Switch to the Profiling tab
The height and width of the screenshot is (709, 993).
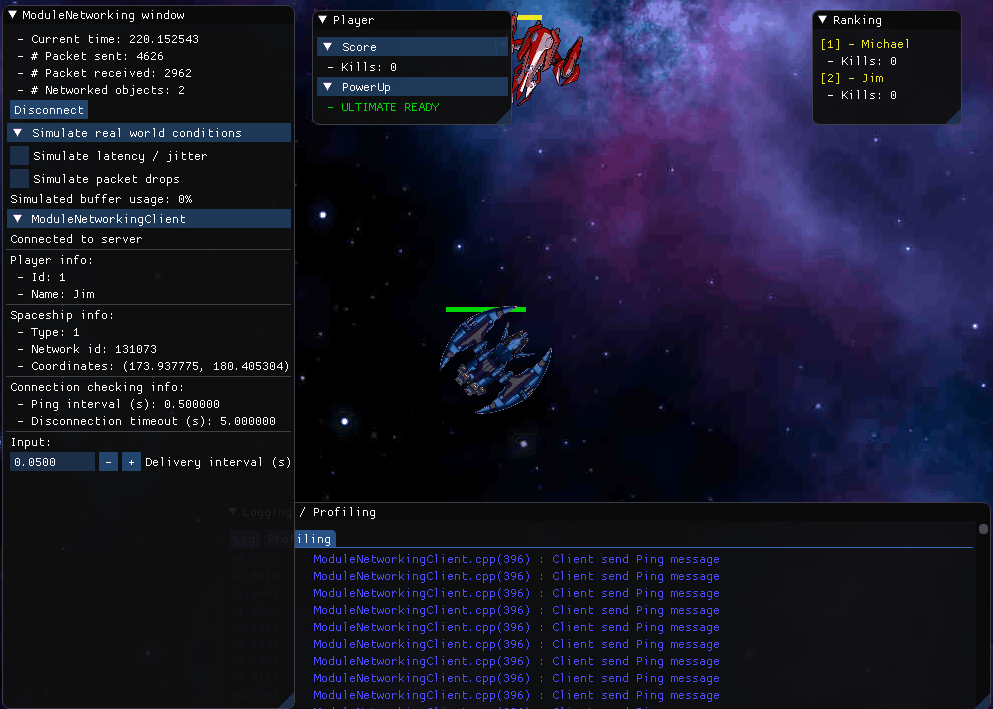click(x=300, y=539)
